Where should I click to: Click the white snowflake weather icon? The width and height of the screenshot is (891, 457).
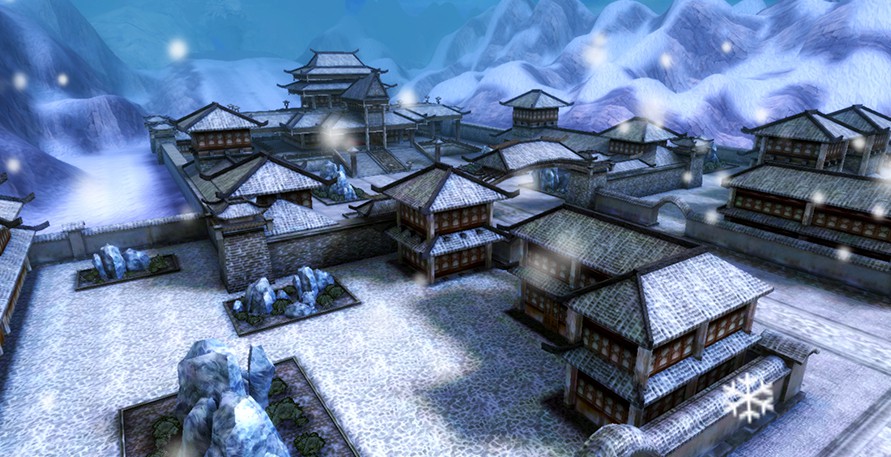[749, 396]
